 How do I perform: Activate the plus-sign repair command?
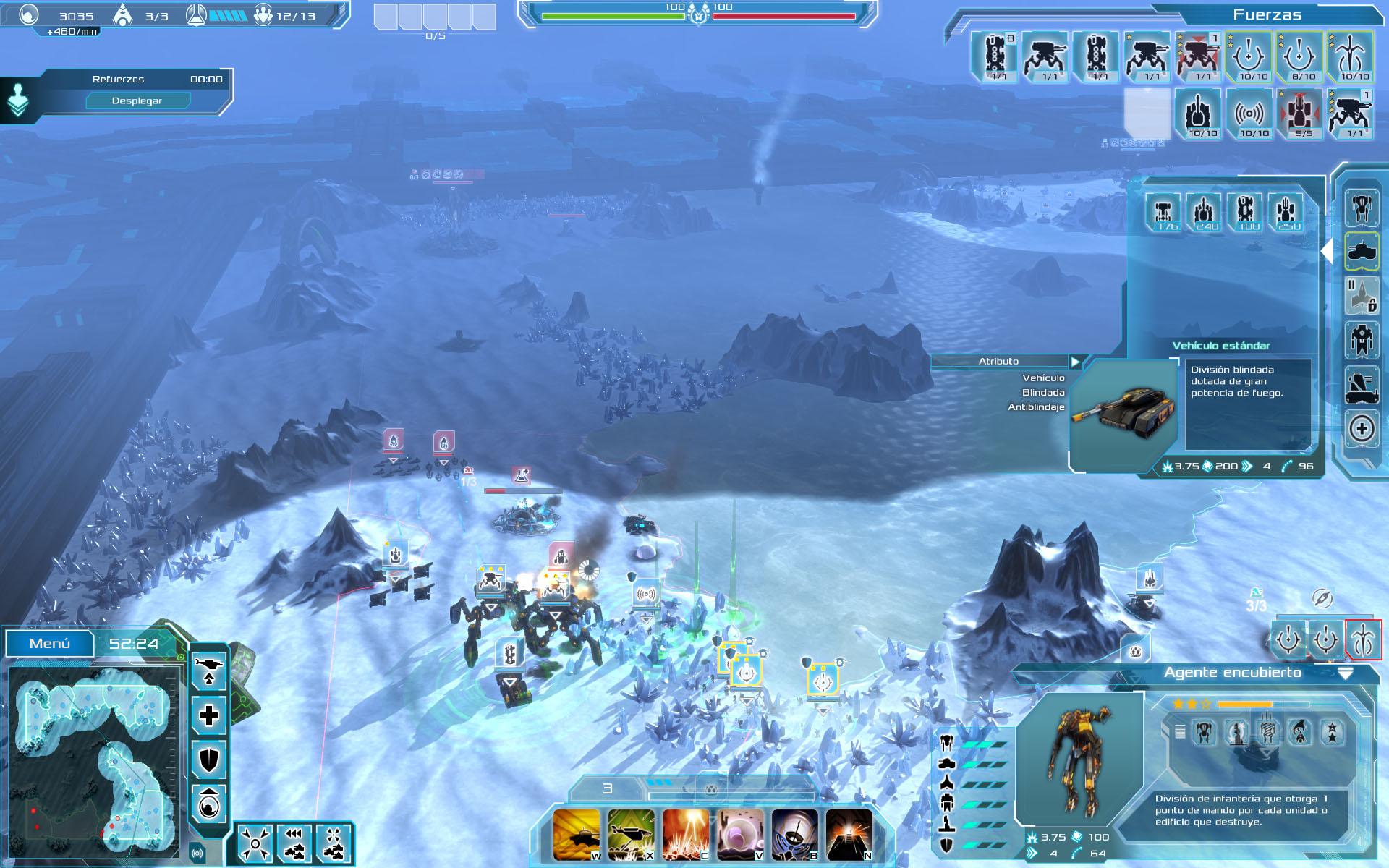208,716
